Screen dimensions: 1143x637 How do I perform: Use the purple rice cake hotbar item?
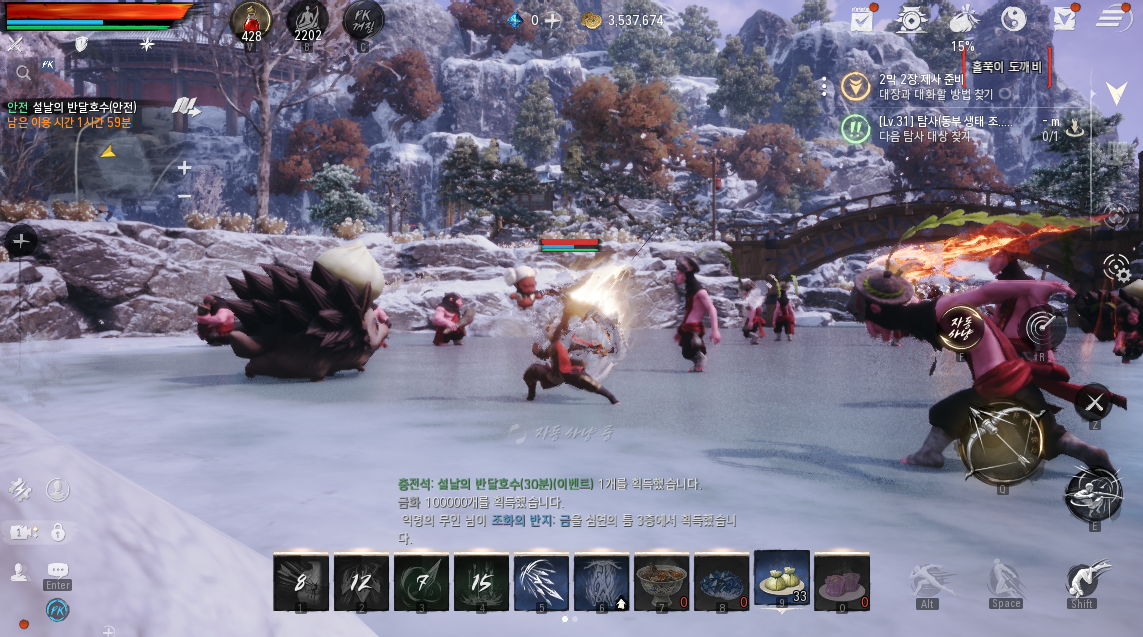point(841,581)
